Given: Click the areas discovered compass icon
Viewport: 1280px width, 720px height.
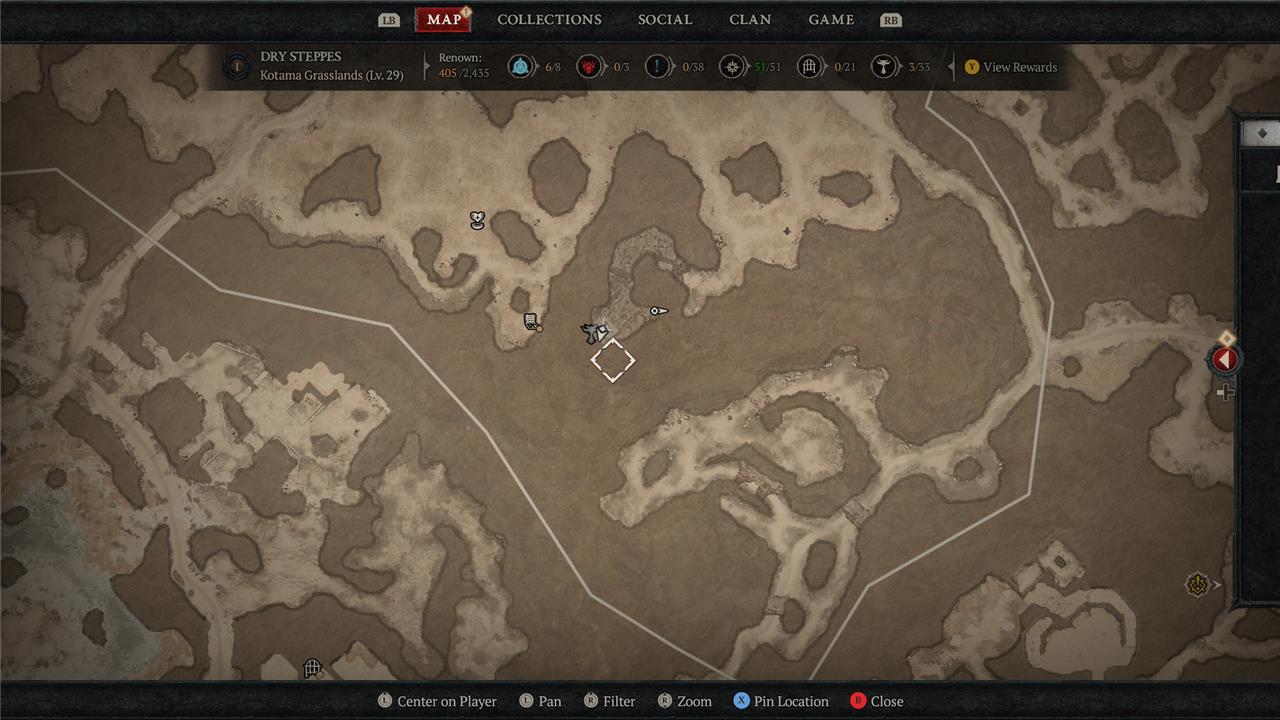Looking at the screenshot, I should point(733,67).
